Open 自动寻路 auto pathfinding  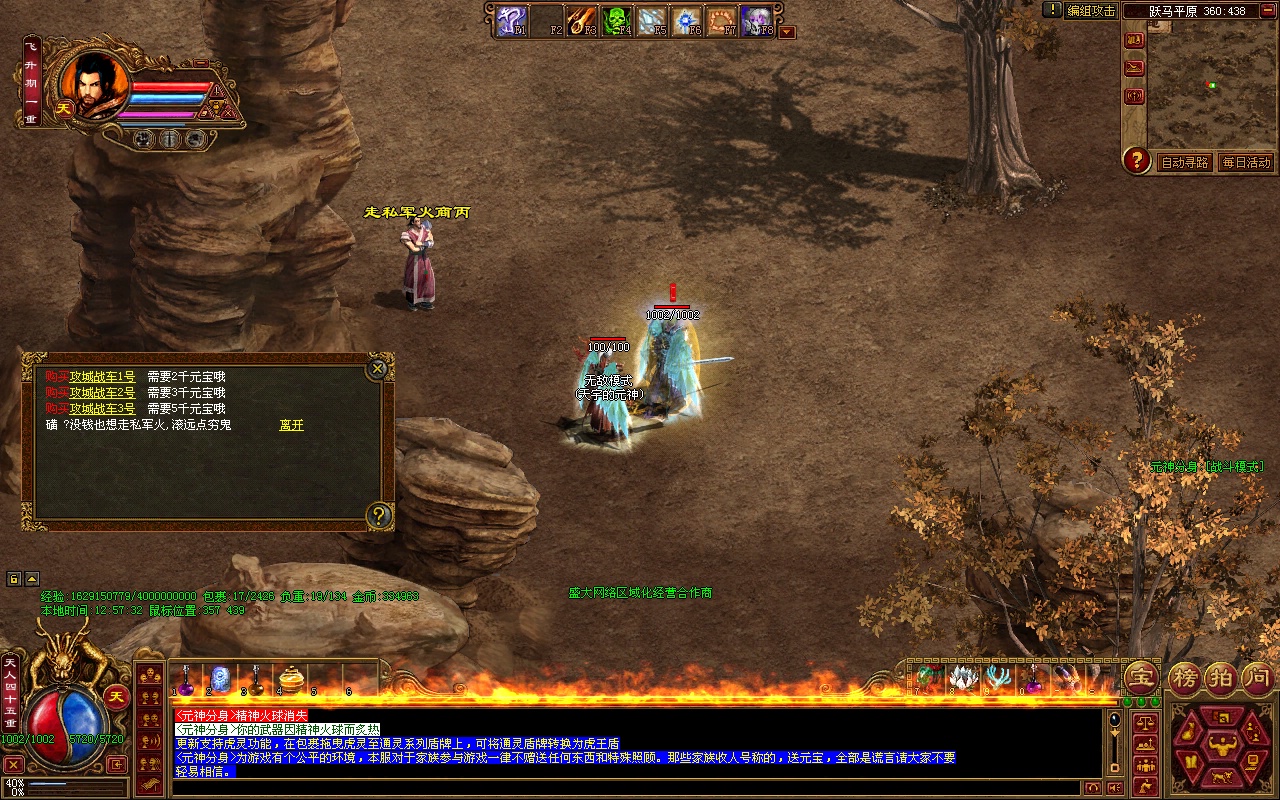tap(1184, 162)
